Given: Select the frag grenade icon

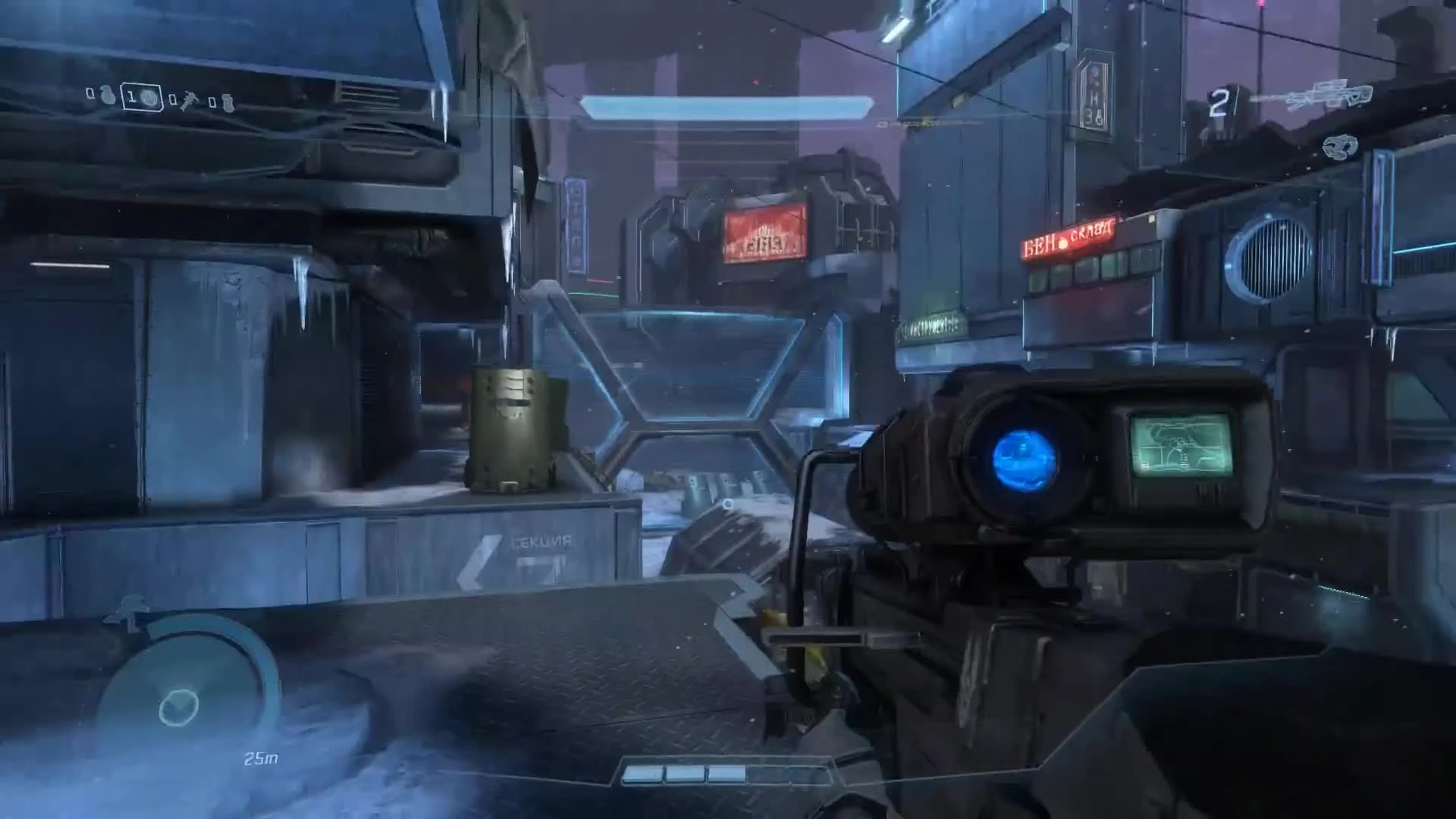Looking at the screenshot, I should (x=107, y=96).
